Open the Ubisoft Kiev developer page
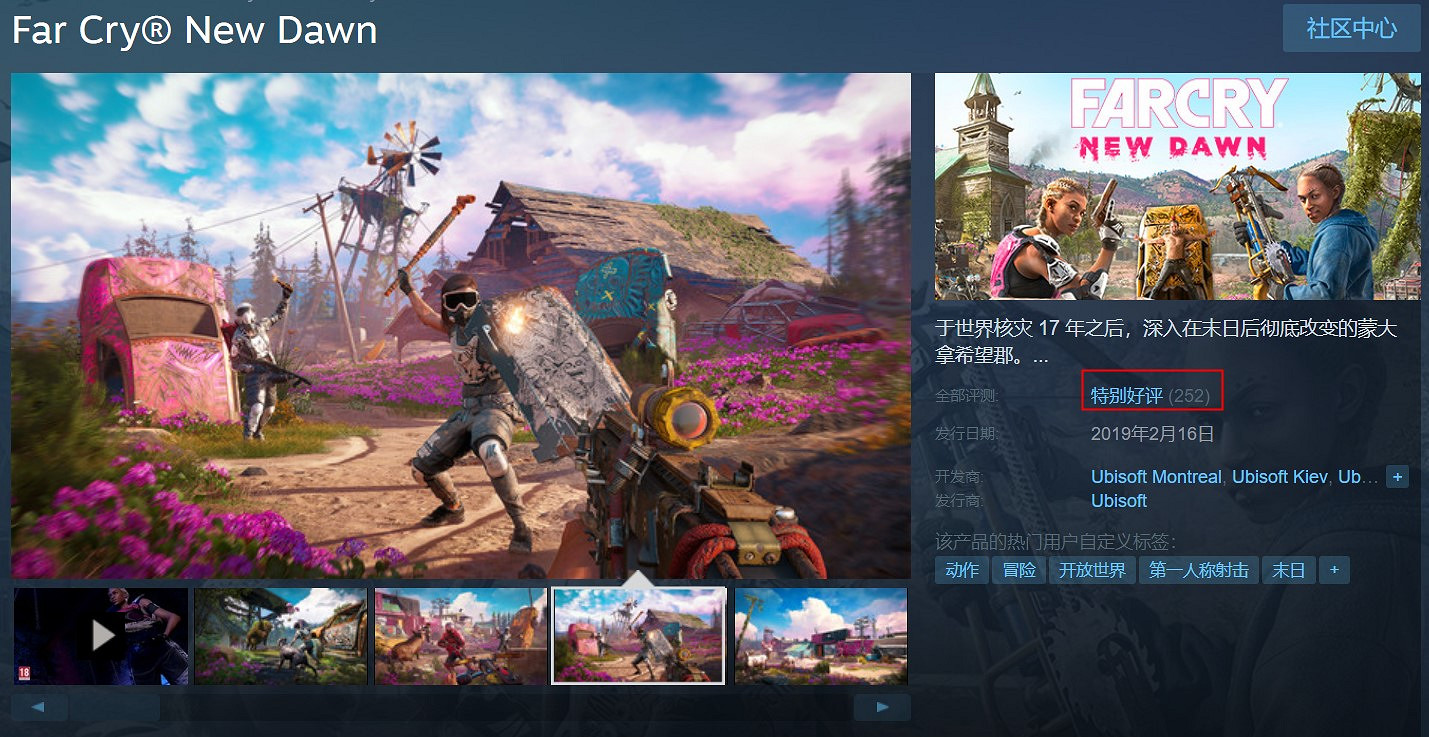This screenshot has width=1429, height=737. [x=1278, y=477]
